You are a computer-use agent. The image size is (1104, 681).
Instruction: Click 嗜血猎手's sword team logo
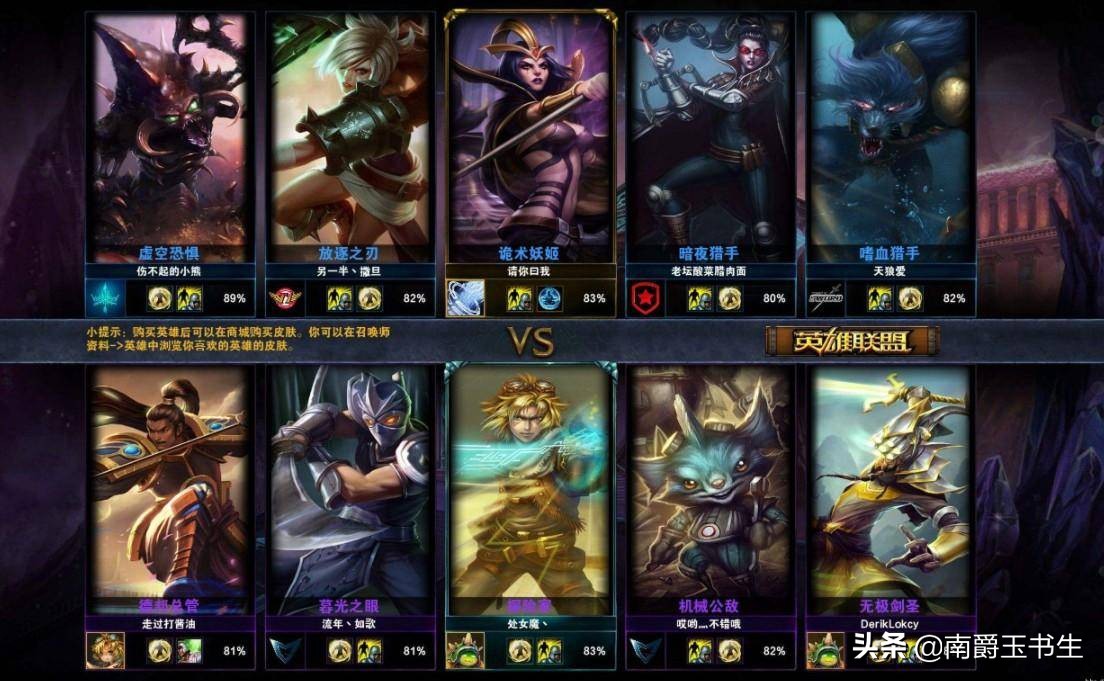click(x=825, y=298)
